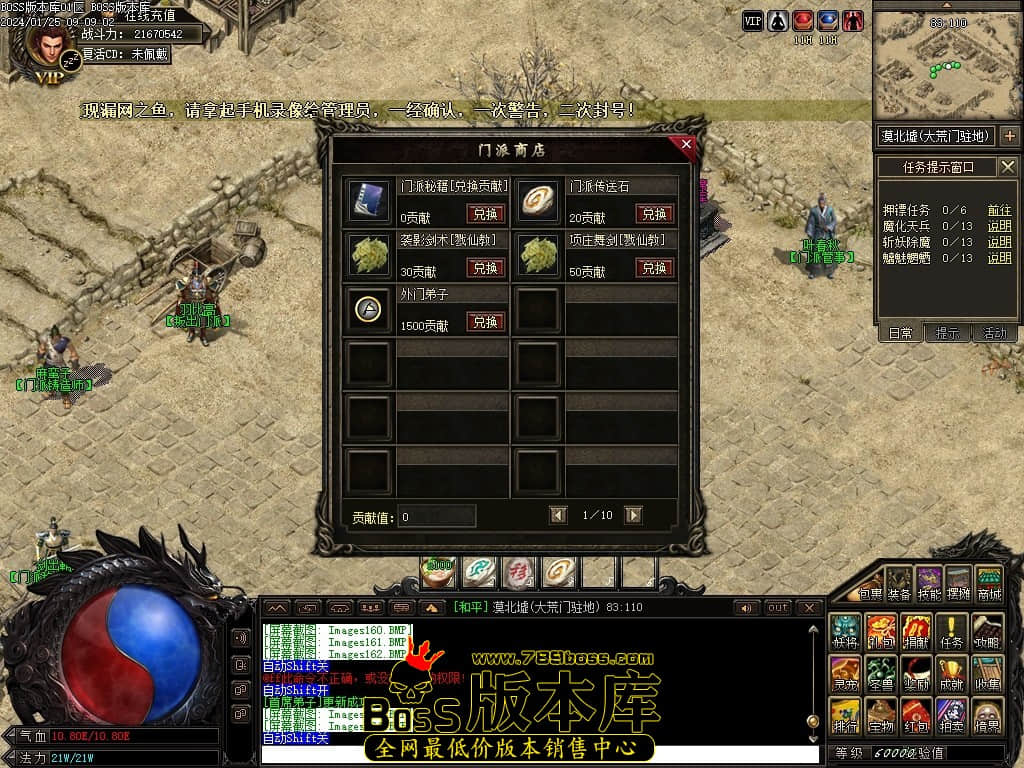Redeem the 外门弟子 title
The image size is (1024, 768).
pos(485,322)
